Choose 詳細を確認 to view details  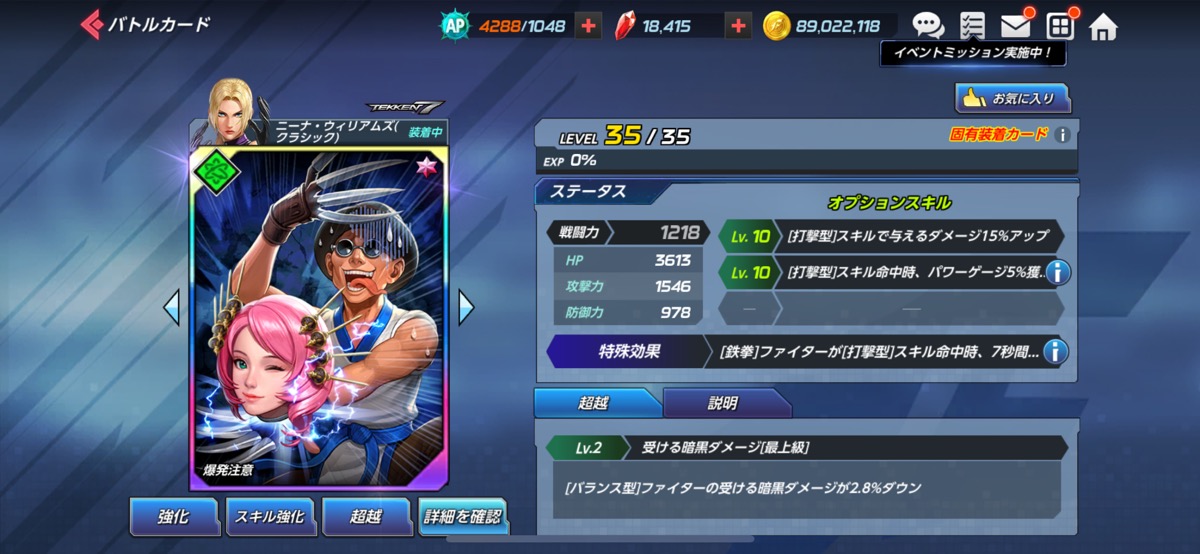pyautogui.click(x=462, y=517)
